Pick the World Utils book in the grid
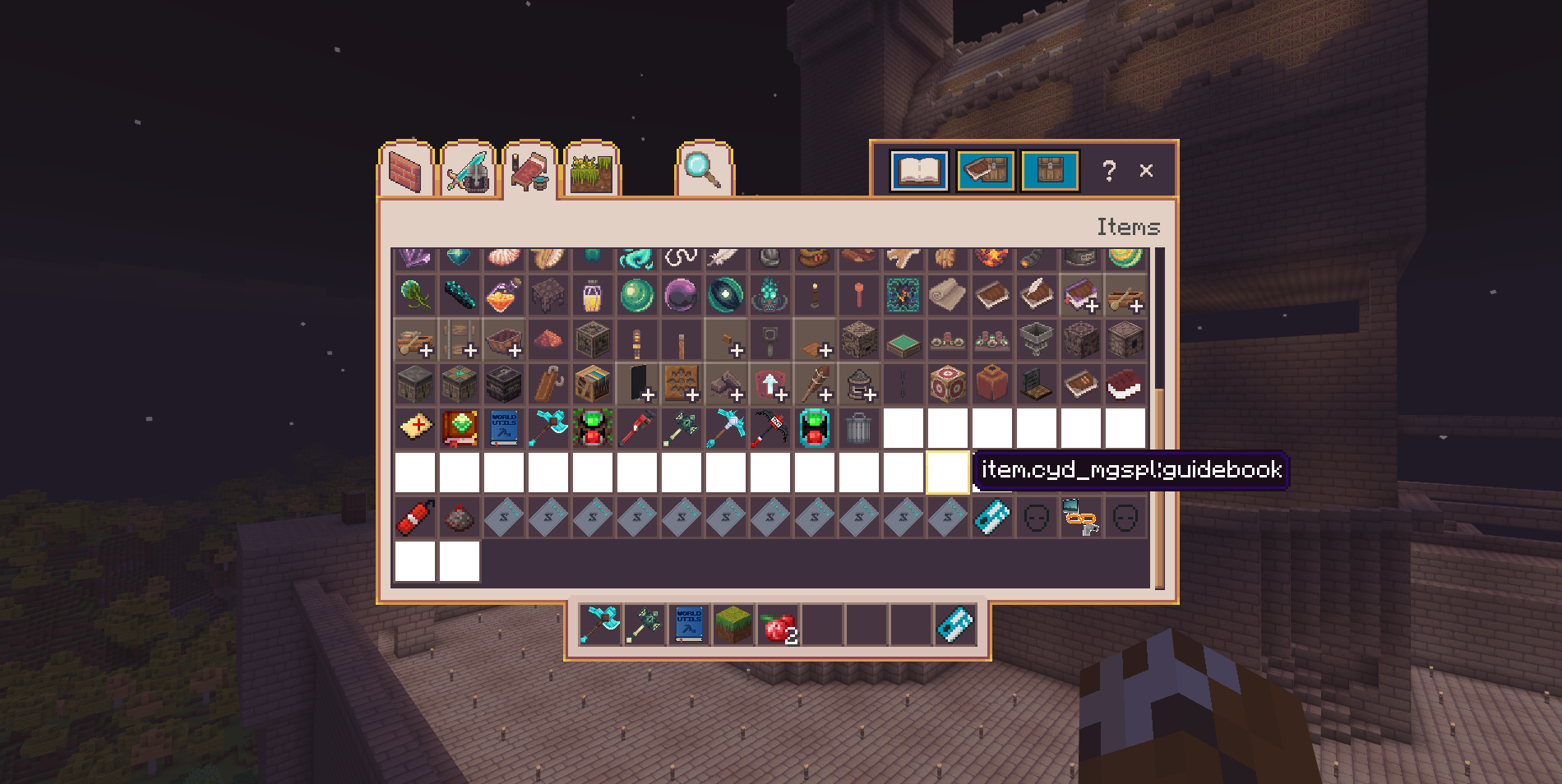This screenshot has height=784, width=1562. point(504,428)
